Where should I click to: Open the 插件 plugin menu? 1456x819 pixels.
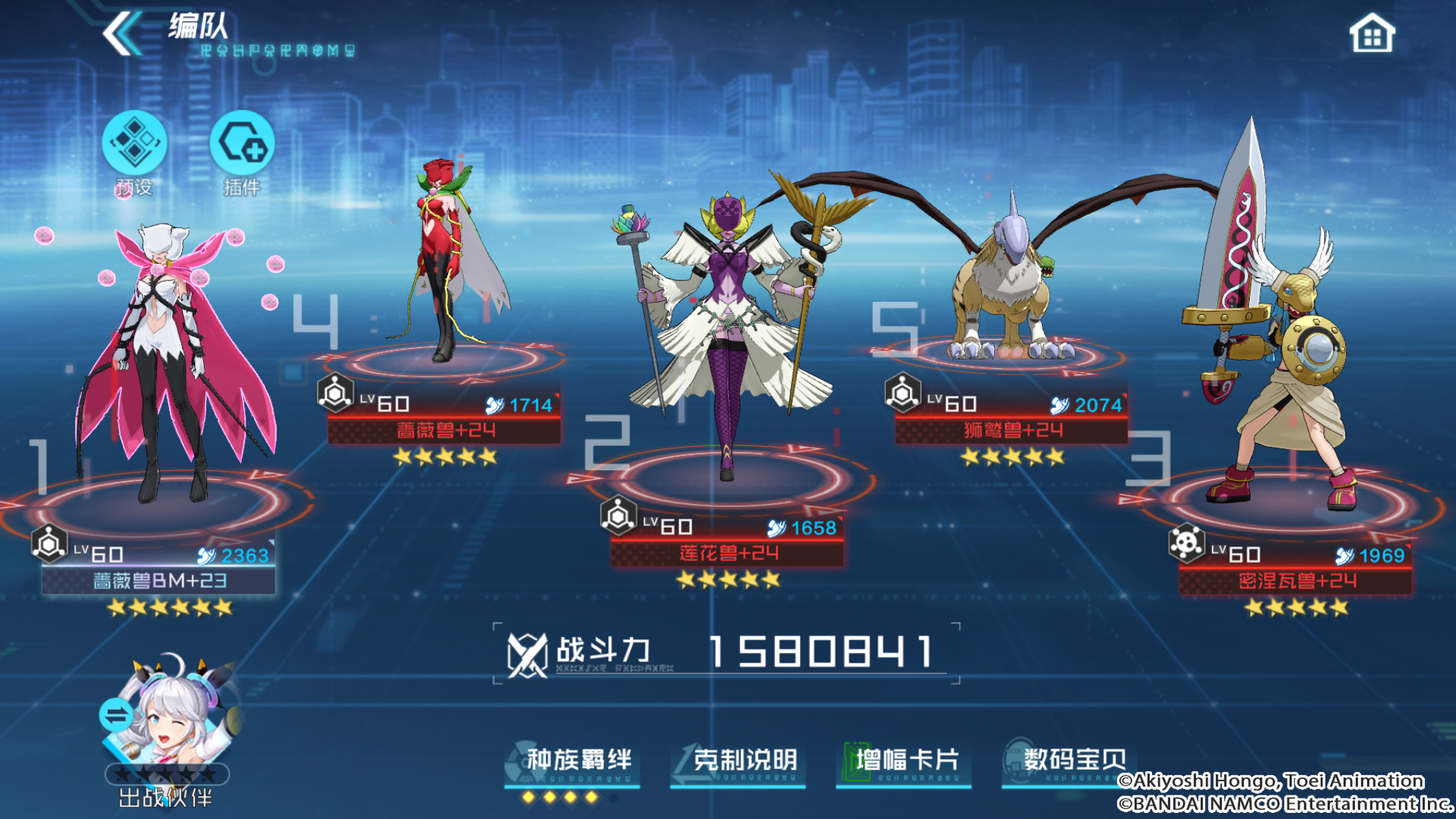click(242, 144)
